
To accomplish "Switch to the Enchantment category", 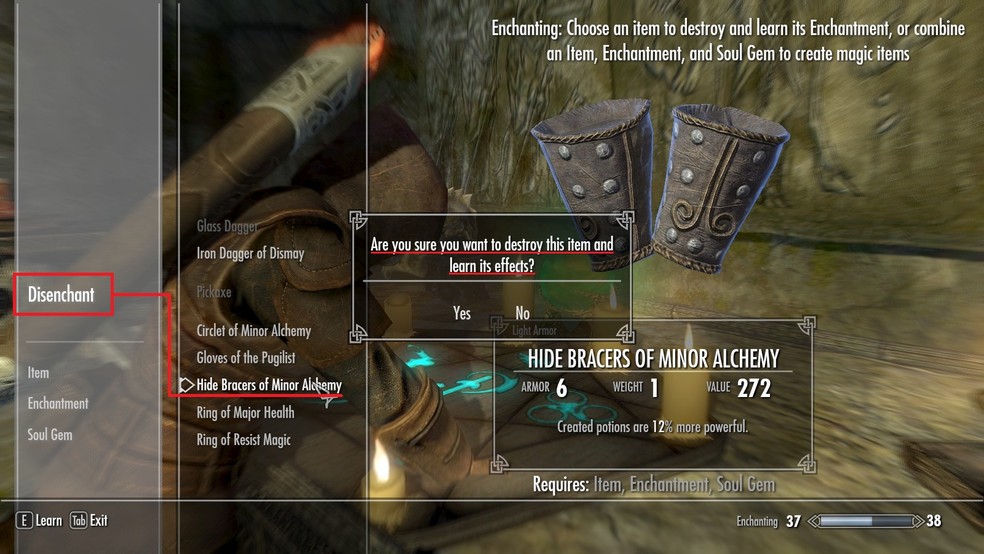I will pyautogui.click(x=58, y=404).
